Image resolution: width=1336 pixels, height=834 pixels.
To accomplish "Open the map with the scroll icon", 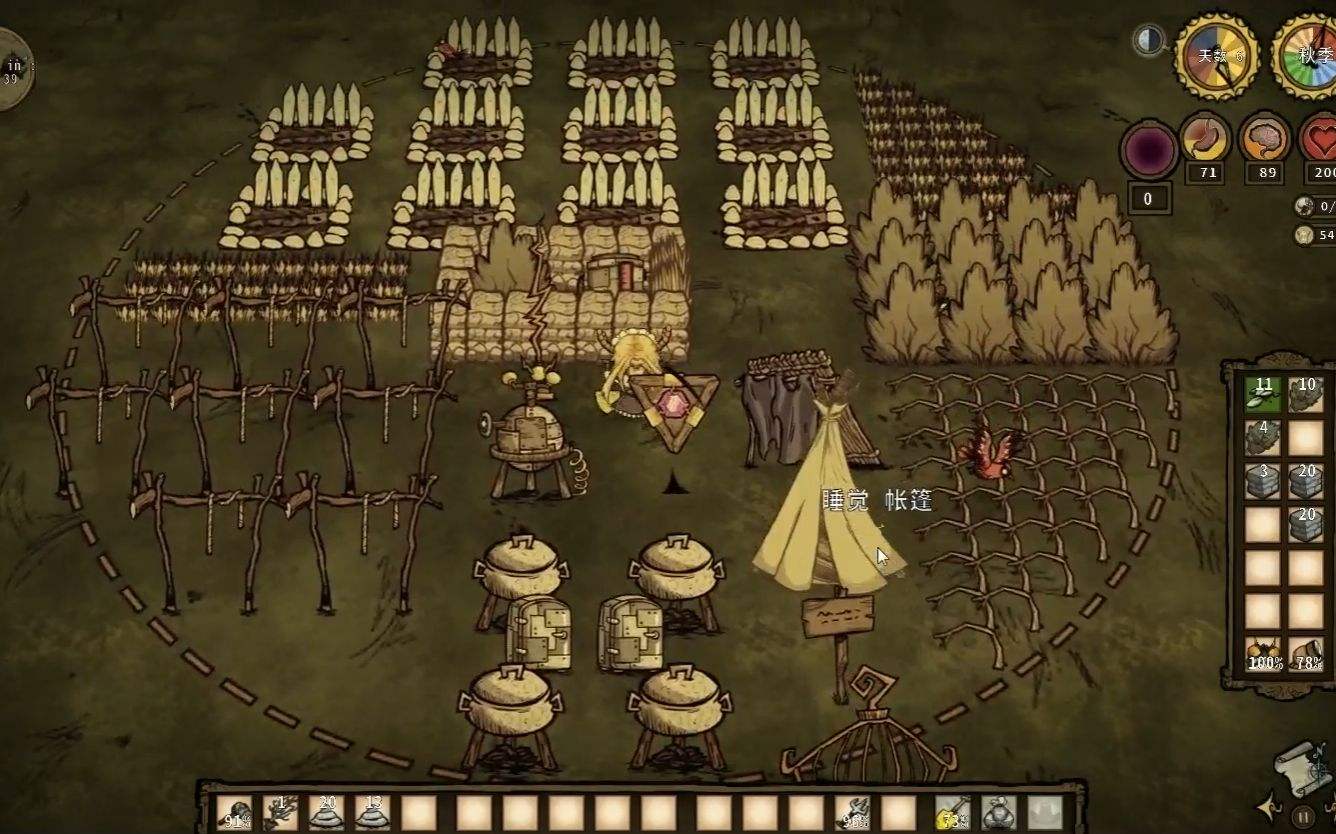I will point(1301,769).
